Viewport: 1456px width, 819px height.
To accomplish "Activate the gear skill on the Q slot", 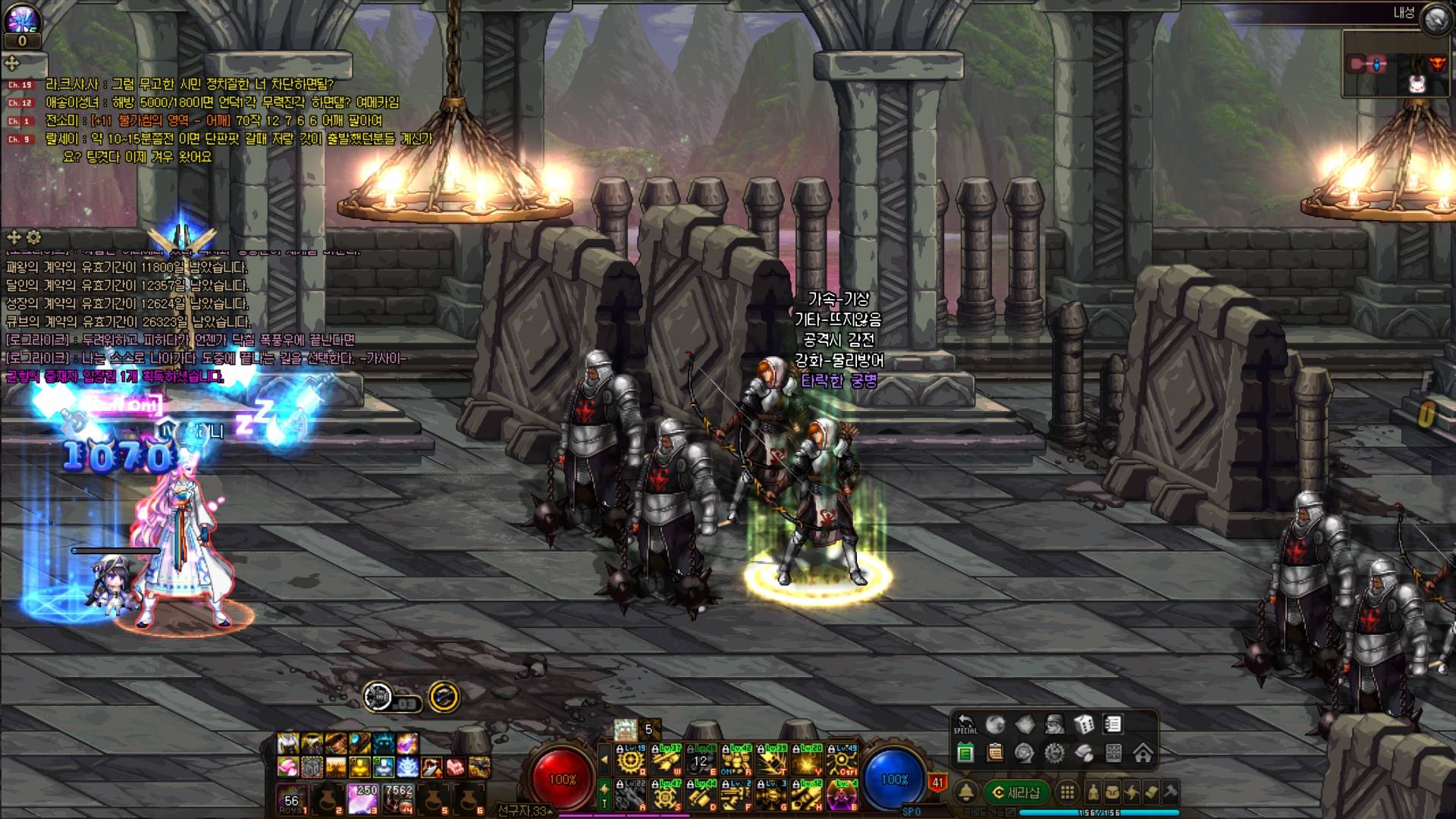I will click(x=631, y=759).
